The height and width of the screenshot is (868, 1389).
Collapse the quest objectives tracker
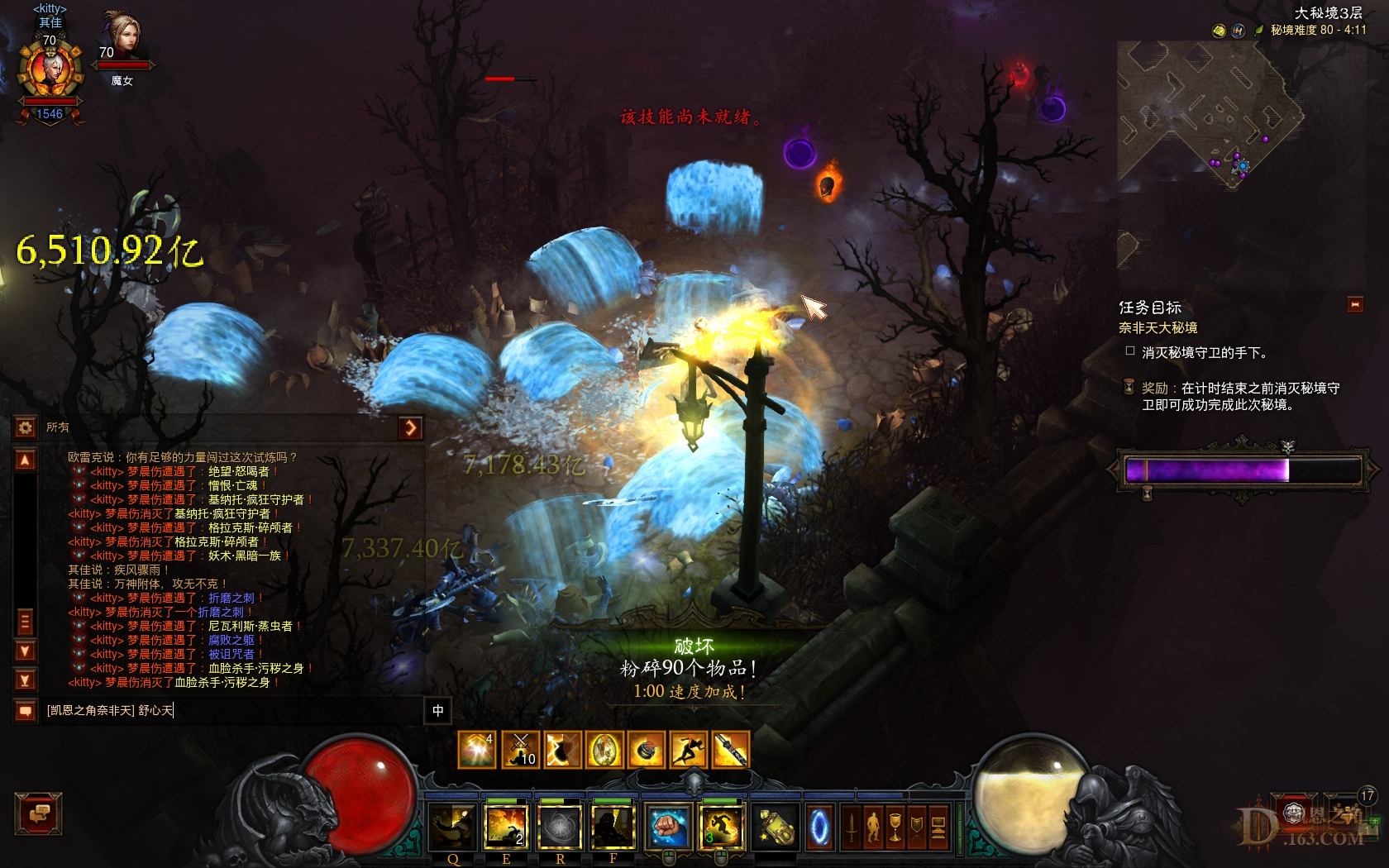pyautogui.click(x=1355, y=305)
